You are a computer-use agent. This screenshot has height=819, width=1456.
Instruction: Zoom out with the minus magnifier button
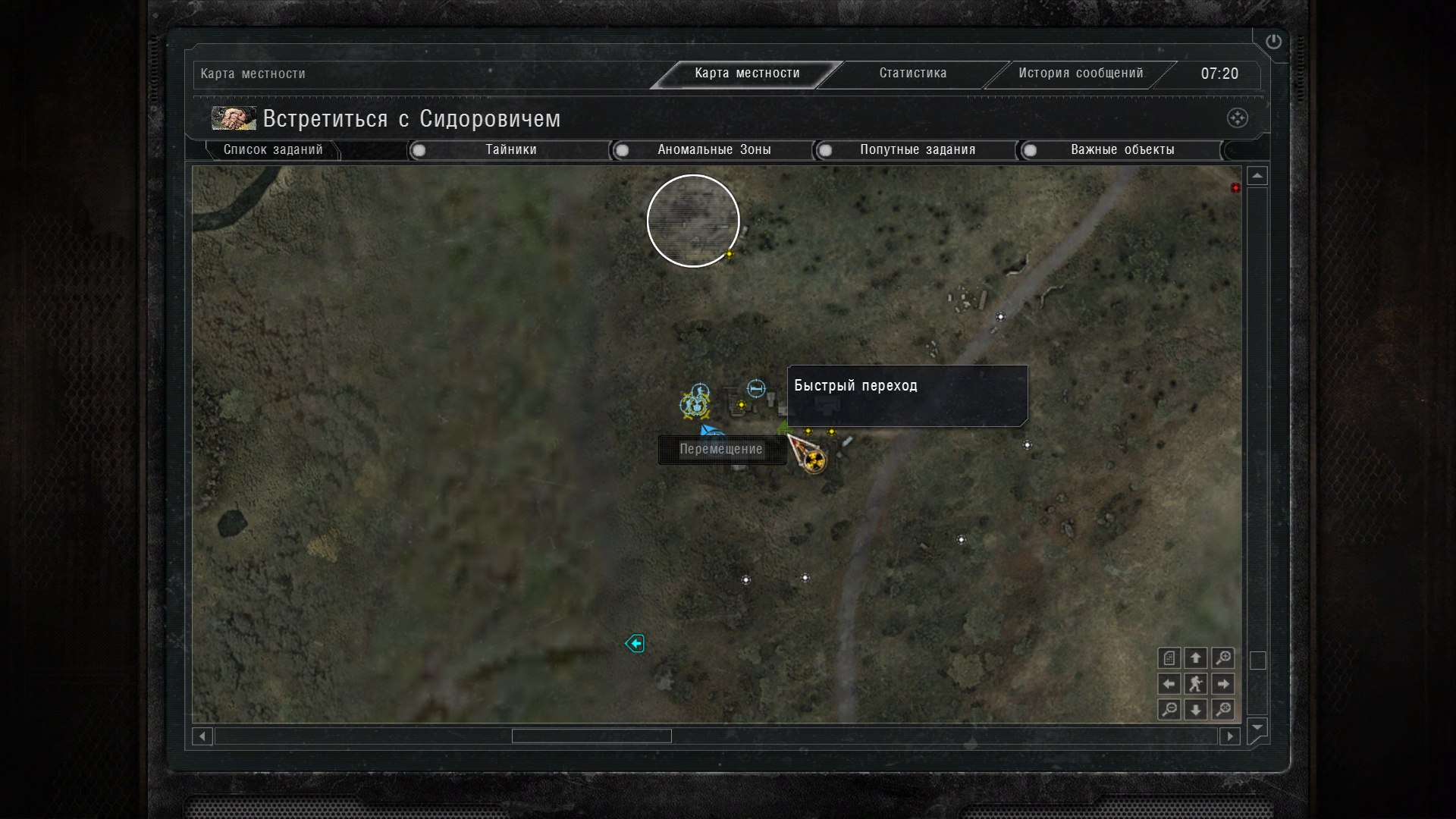(x=1169, y=710)
